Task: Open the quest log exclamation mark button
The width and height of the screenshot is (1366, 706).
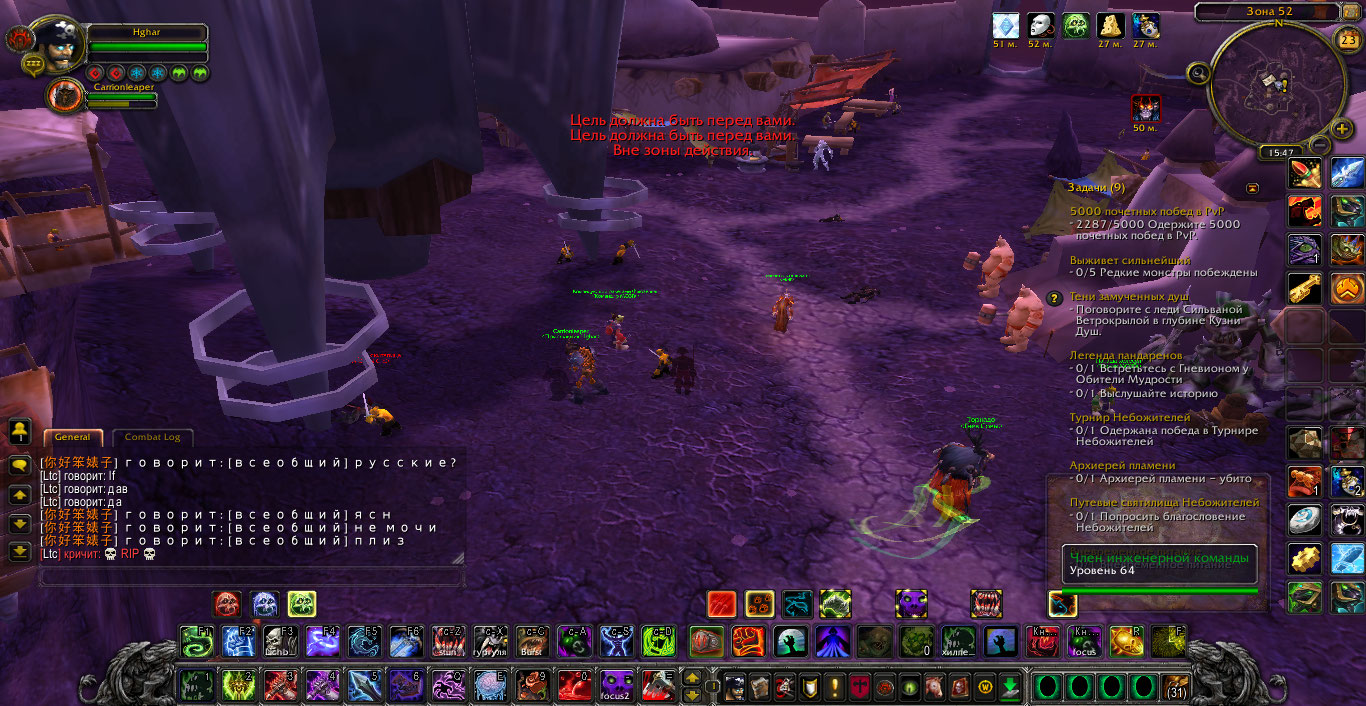Action: [835, 686]
